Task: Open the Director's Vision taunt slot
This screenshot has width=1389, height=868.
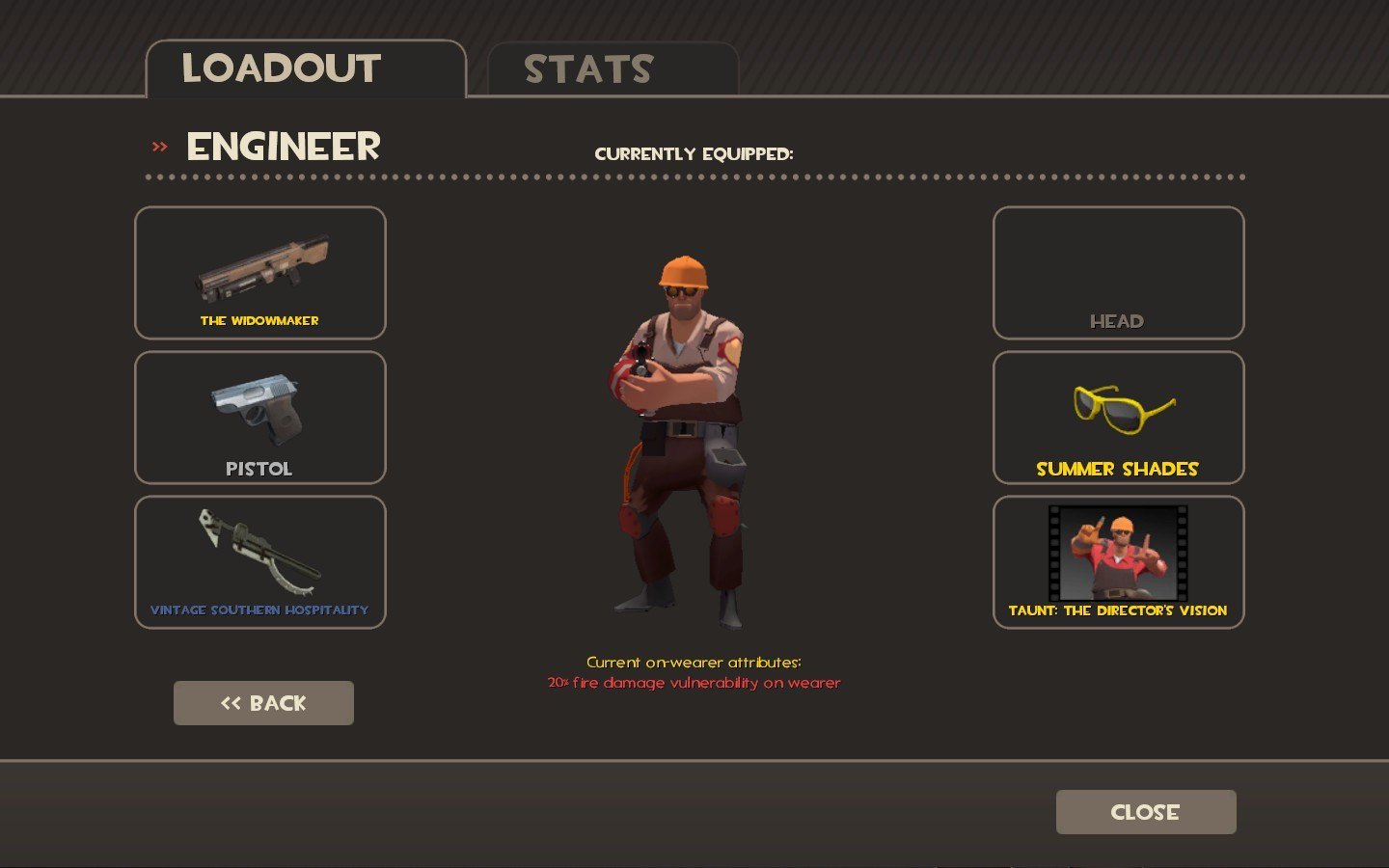Action: tap(1118, 562)
